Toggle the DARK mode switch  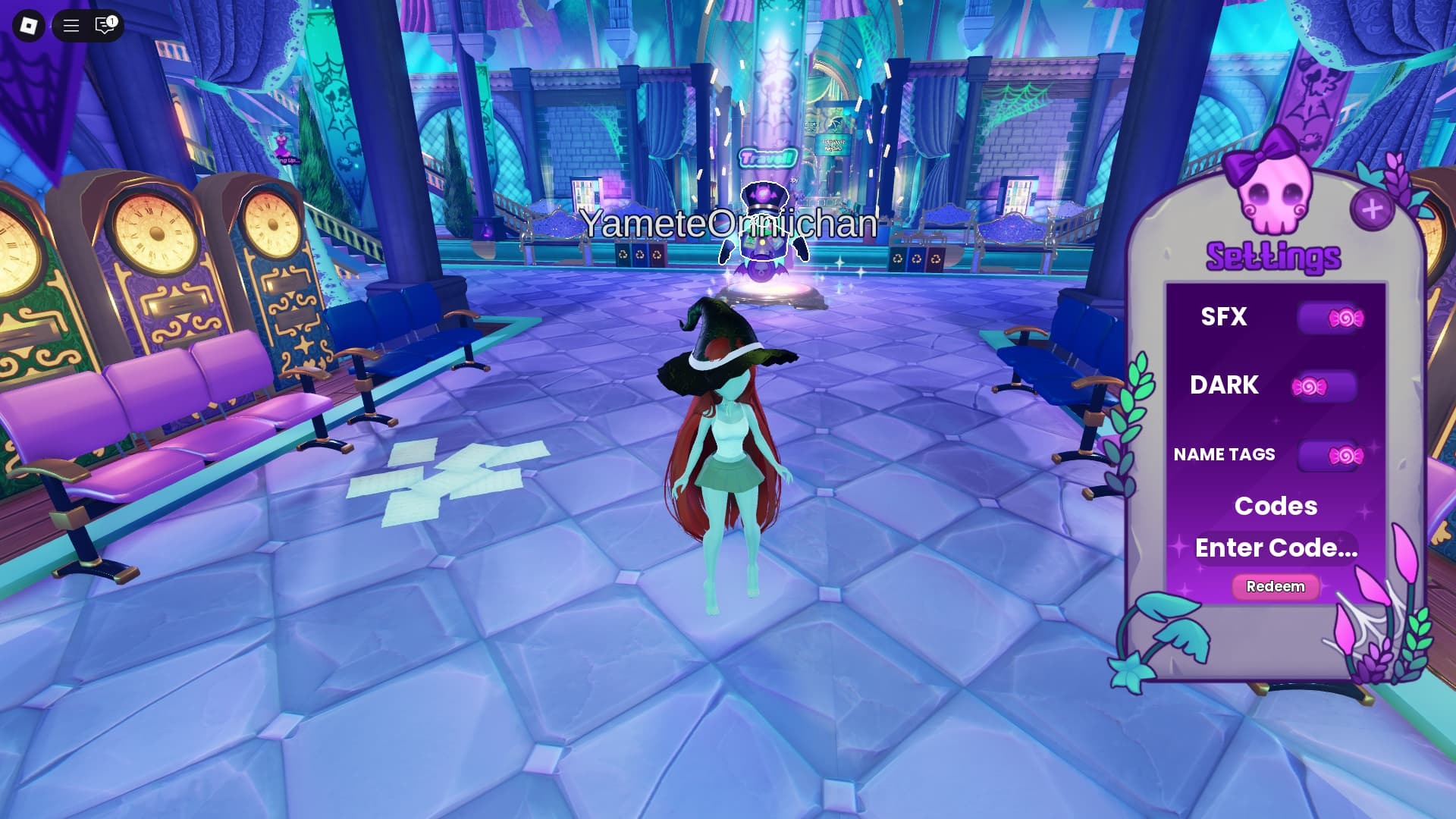(1324, 387)
